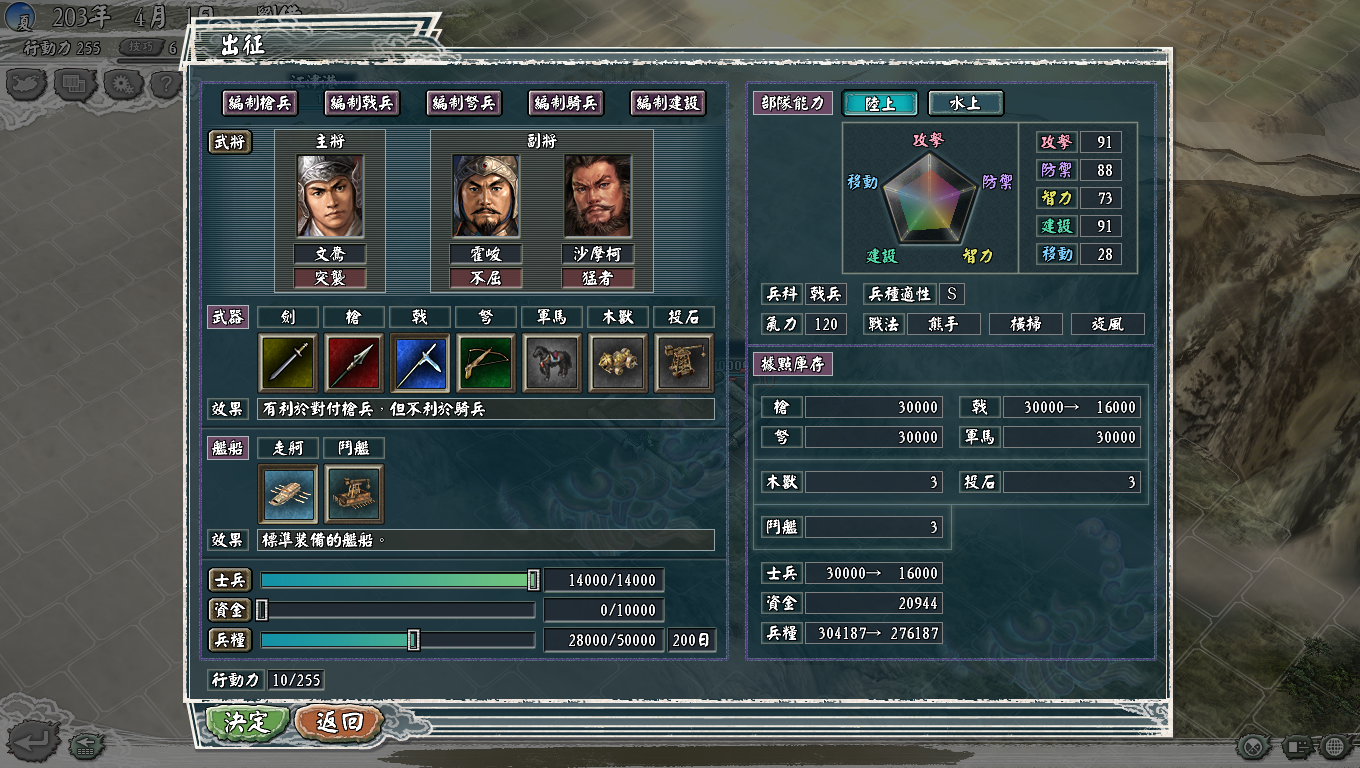Click the 資金 gold slider handle
This screenshot has width=1360, height=768.
coord(262,610)
